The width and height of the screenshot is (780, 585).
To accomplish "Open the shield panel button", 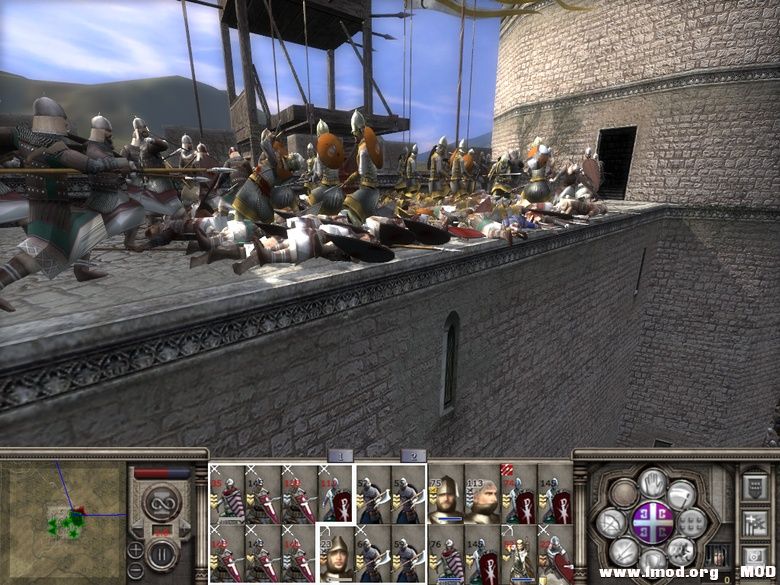I will pyautogui.click(x=755, y=489).
